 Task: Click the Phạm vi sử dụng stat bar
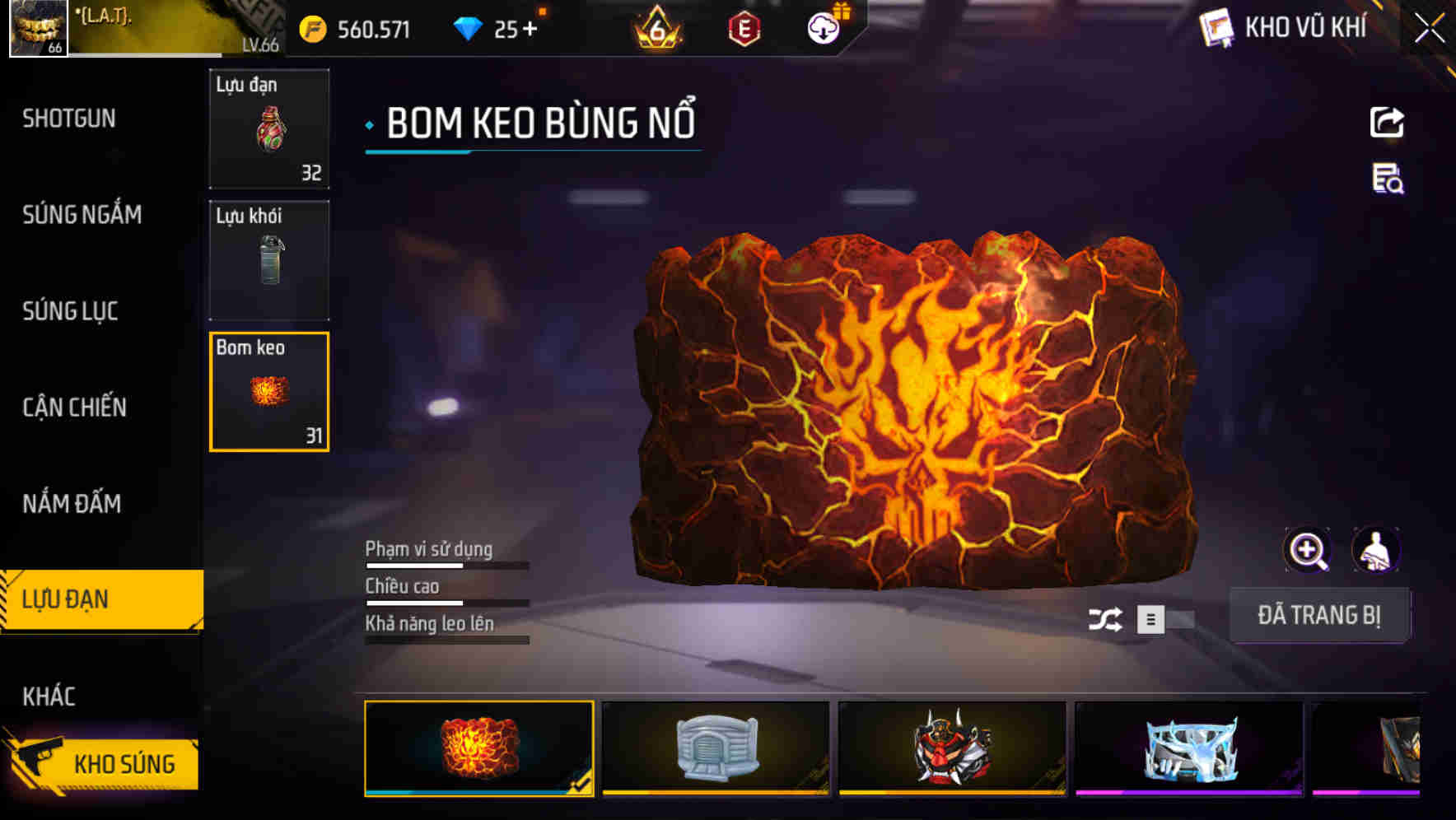pos(445,566)
